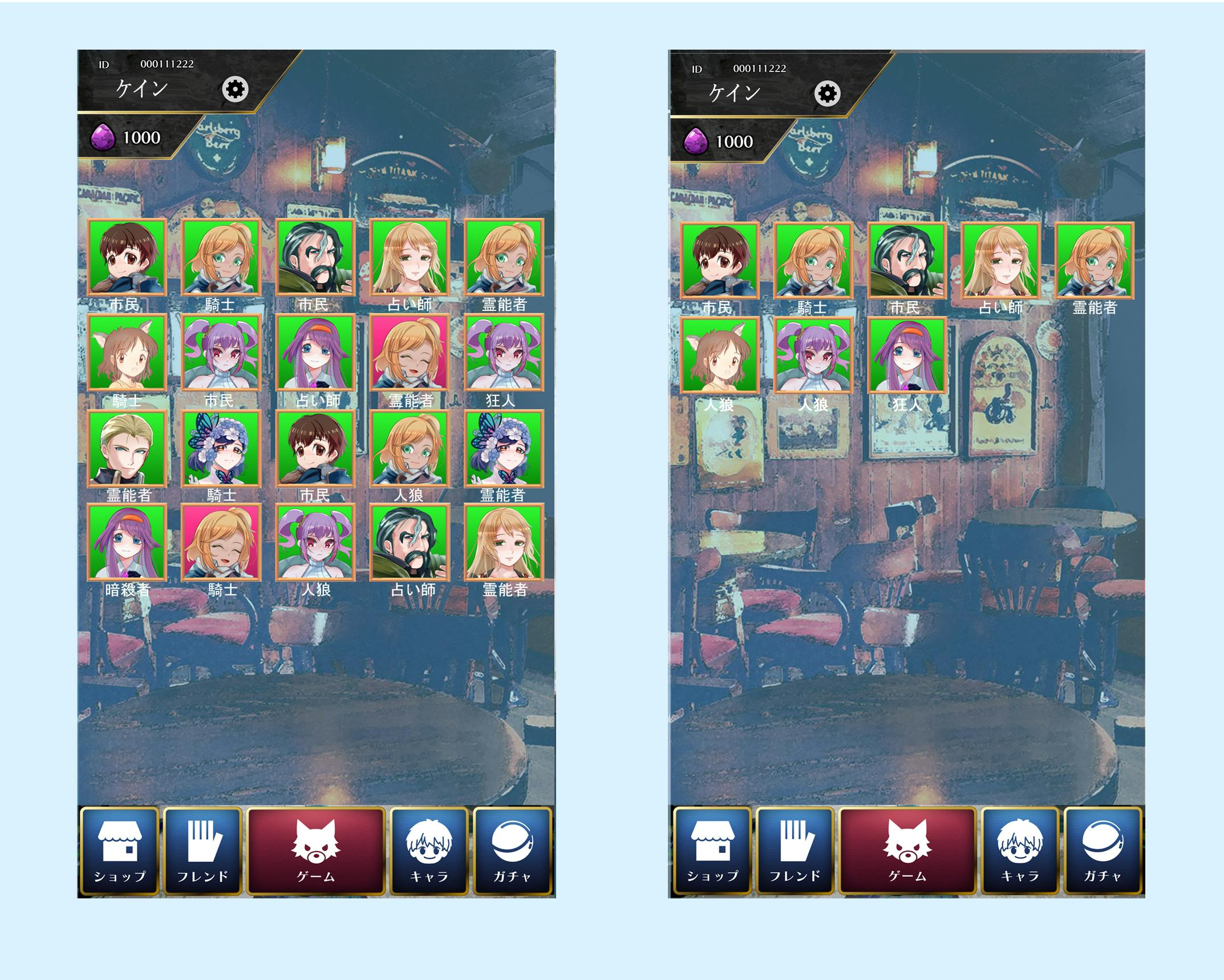Pick the cat-eared girl labeled 騎士
This screenshot has height=980, width=1224.
point(127,353)
